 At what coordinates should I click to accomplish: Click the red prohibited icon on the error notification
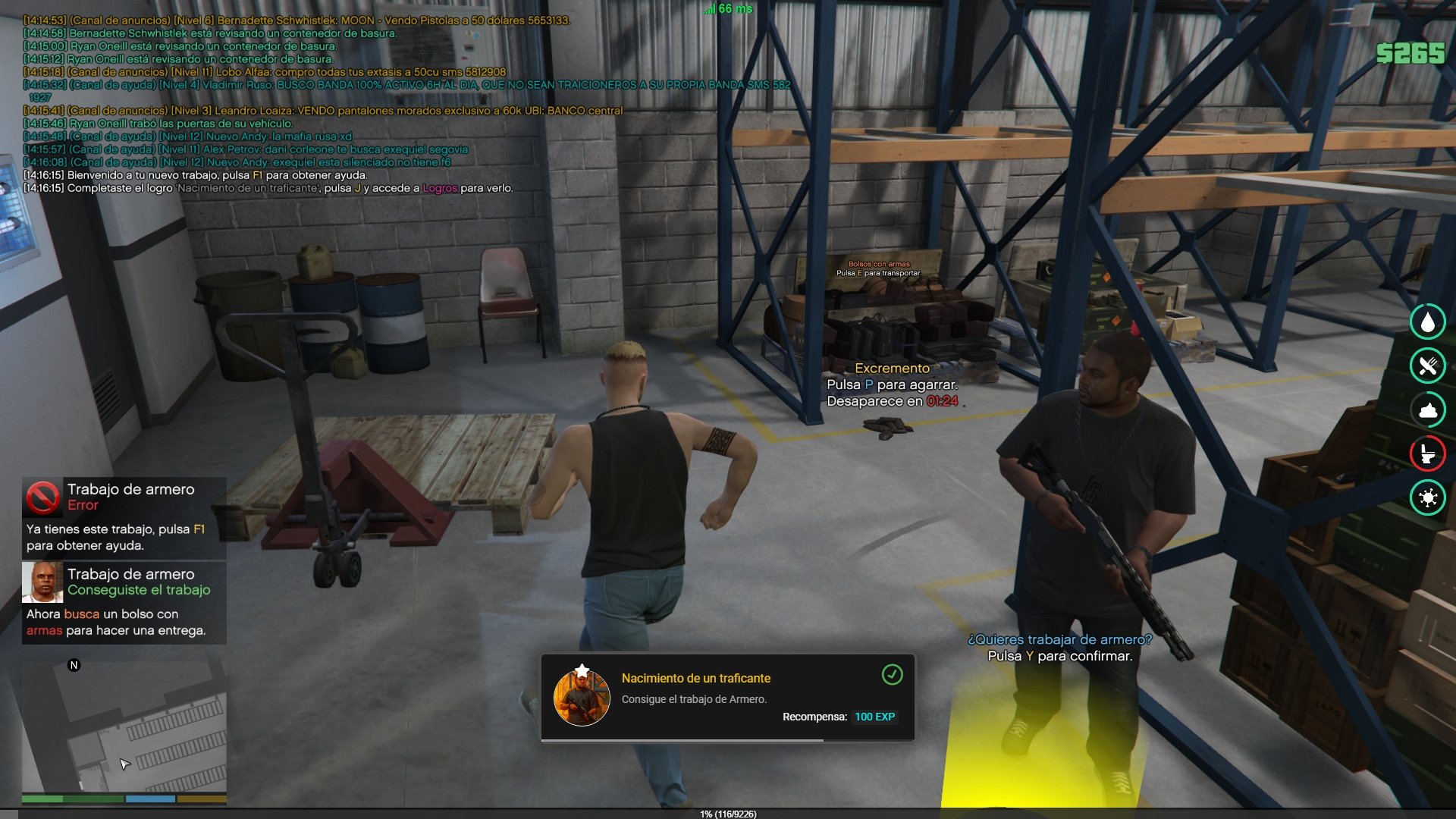[42, 497]
